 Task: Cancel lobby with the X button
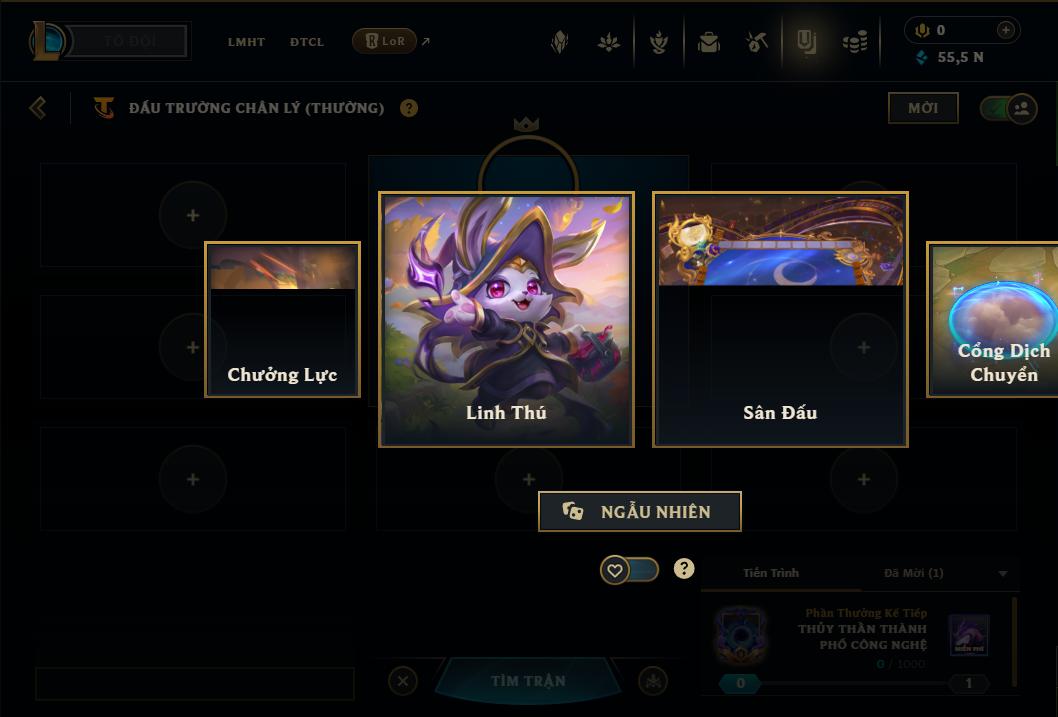403,681
